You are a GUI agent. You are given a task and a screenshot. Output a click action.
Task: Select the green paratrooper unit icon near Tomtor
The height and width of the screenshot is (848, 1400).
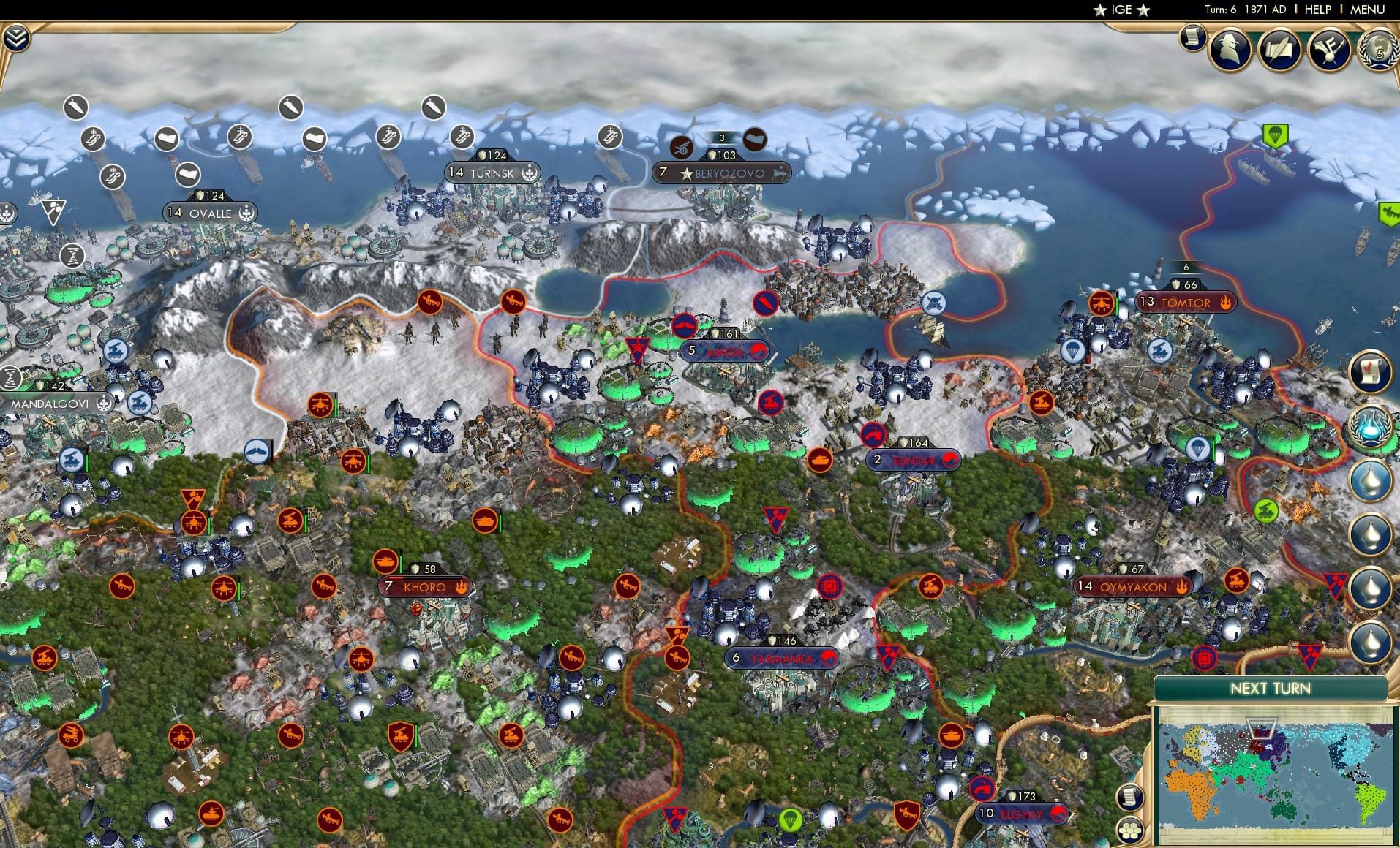[x=1276, y=135]
